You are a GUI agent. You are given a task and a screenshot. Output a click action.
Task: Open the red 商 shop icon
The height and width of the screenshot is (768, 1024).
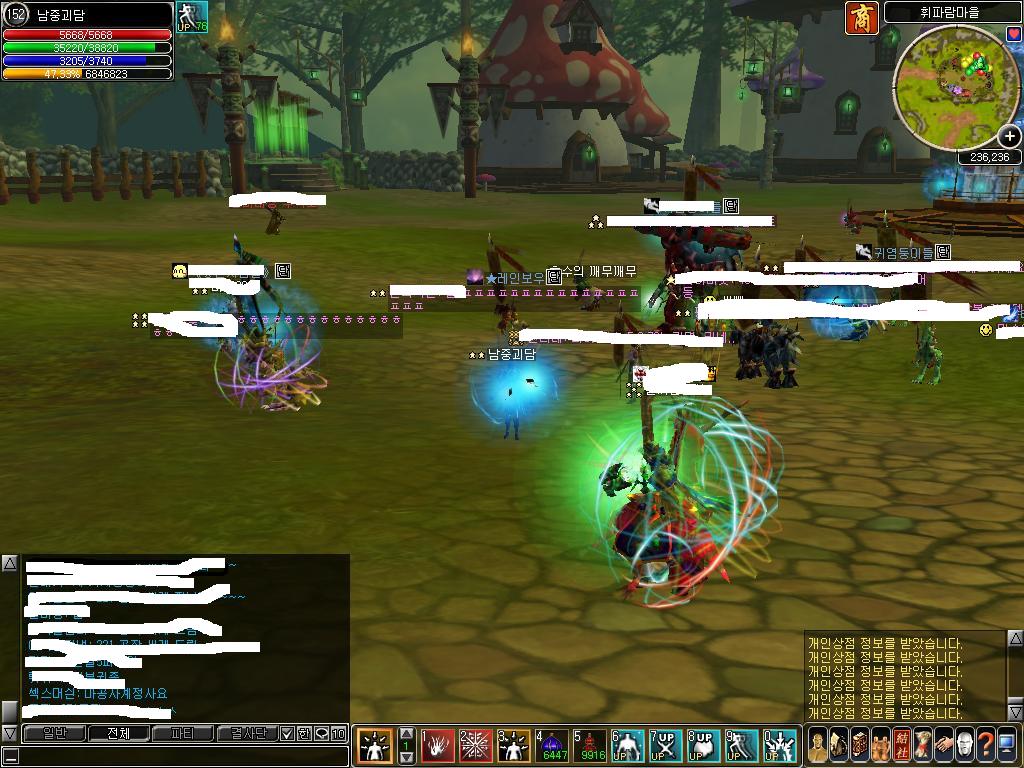[861, 18]
